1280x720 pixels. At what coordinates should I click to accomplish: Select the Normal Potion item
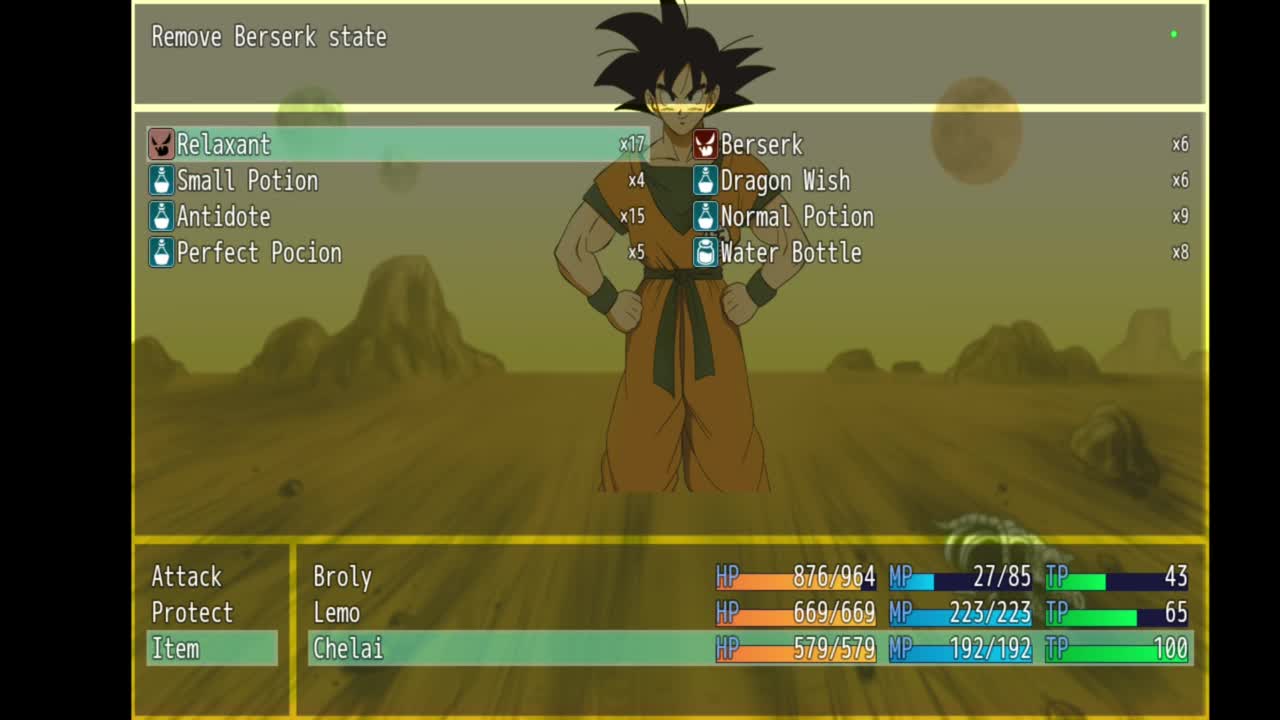pos(797,217)
